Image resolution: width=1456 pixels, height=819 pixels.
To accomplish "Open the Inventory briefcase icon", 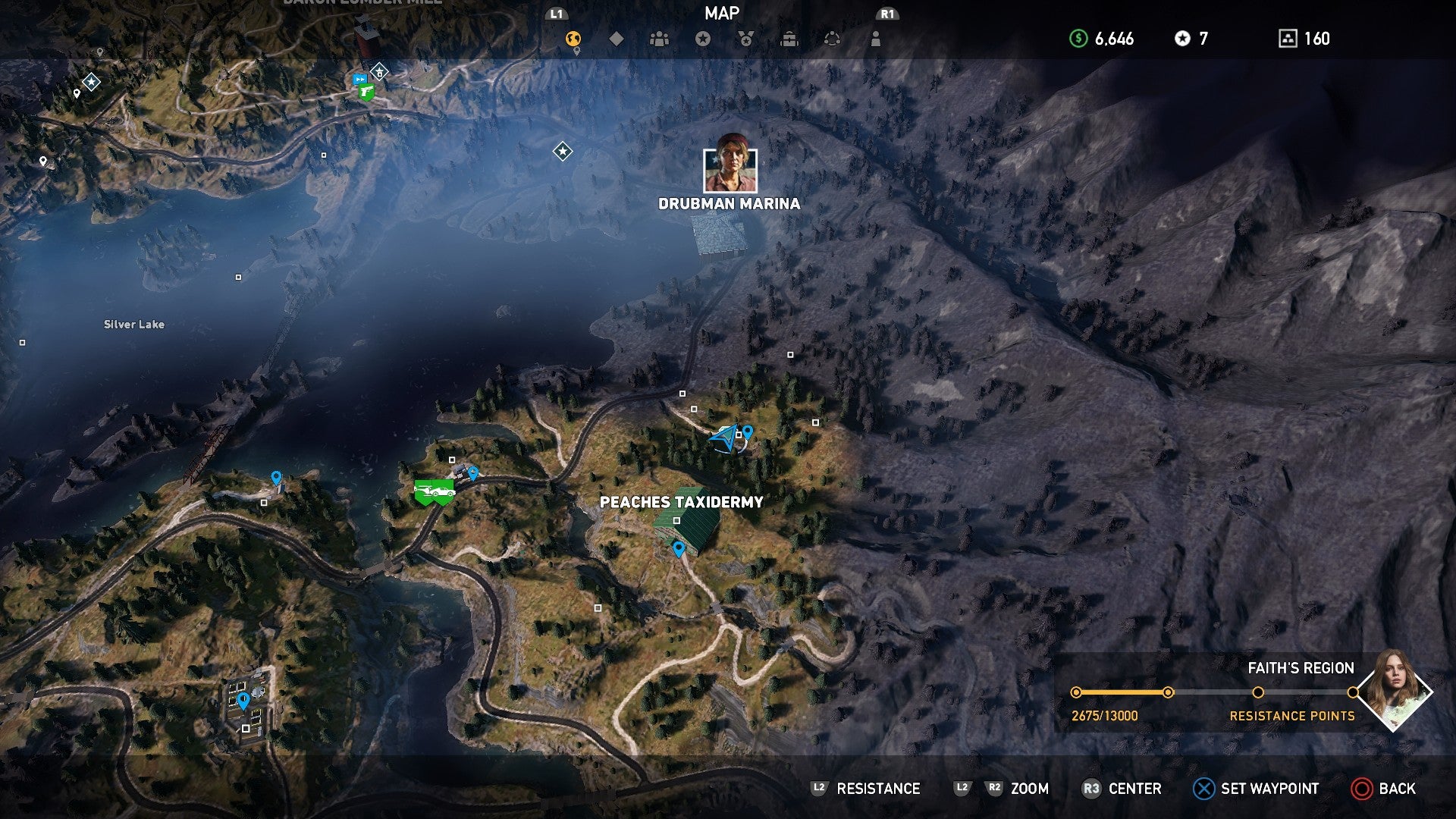I will [x=789, y=37].
